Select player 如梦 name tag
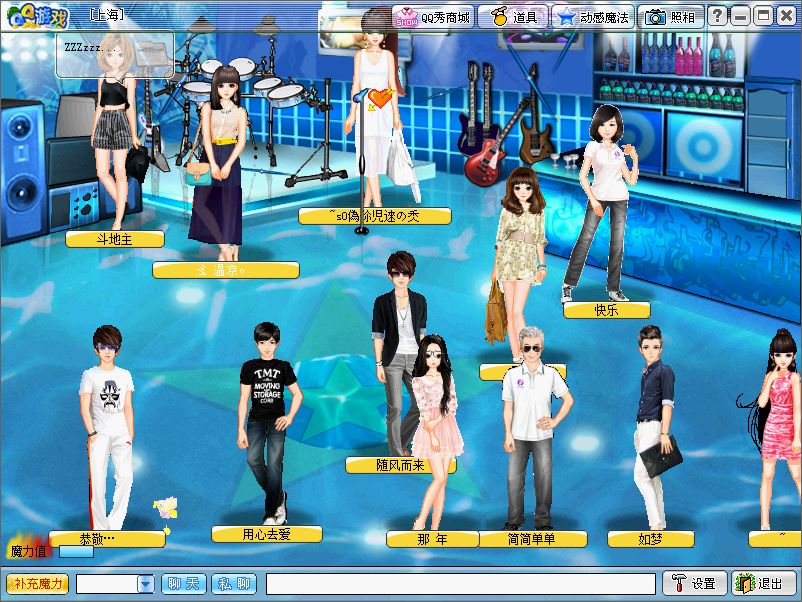 coord(651,539)
